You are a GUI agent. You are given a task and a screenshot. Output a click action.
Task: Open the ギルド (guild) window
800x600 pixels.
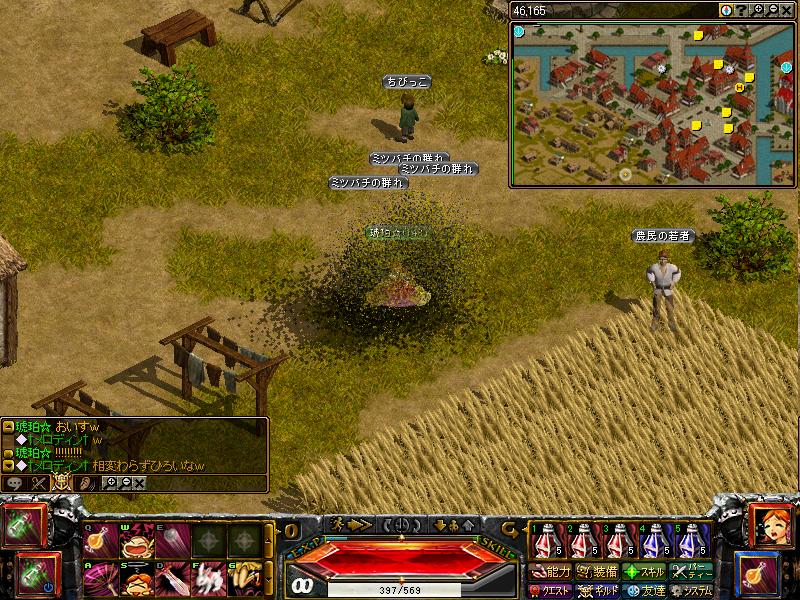click(x=598, y=591)
